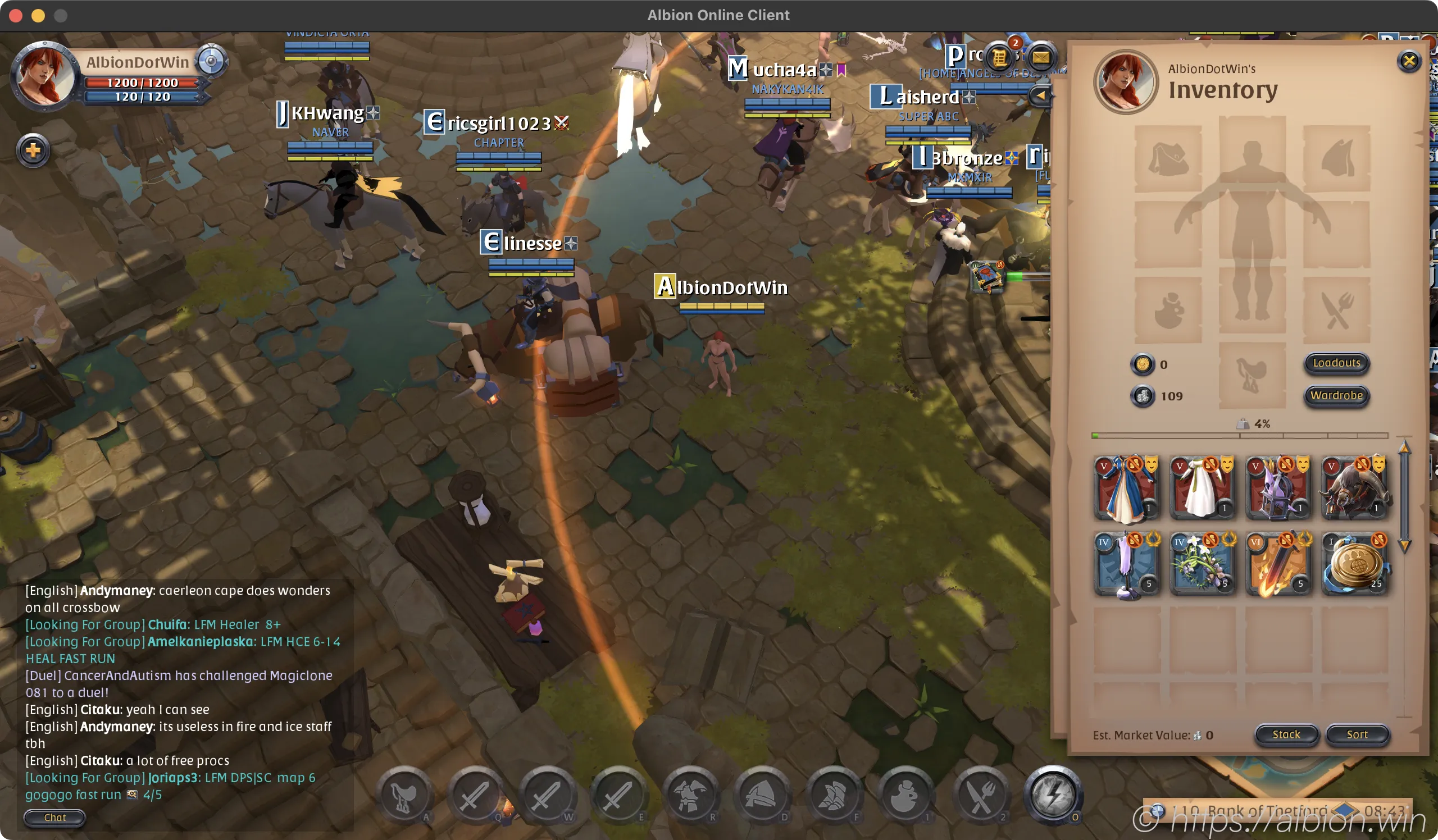Viewport: 1438px width, 840px height.
Task: Click AlbionDotWin's character portrait
Action: [43, 75]
